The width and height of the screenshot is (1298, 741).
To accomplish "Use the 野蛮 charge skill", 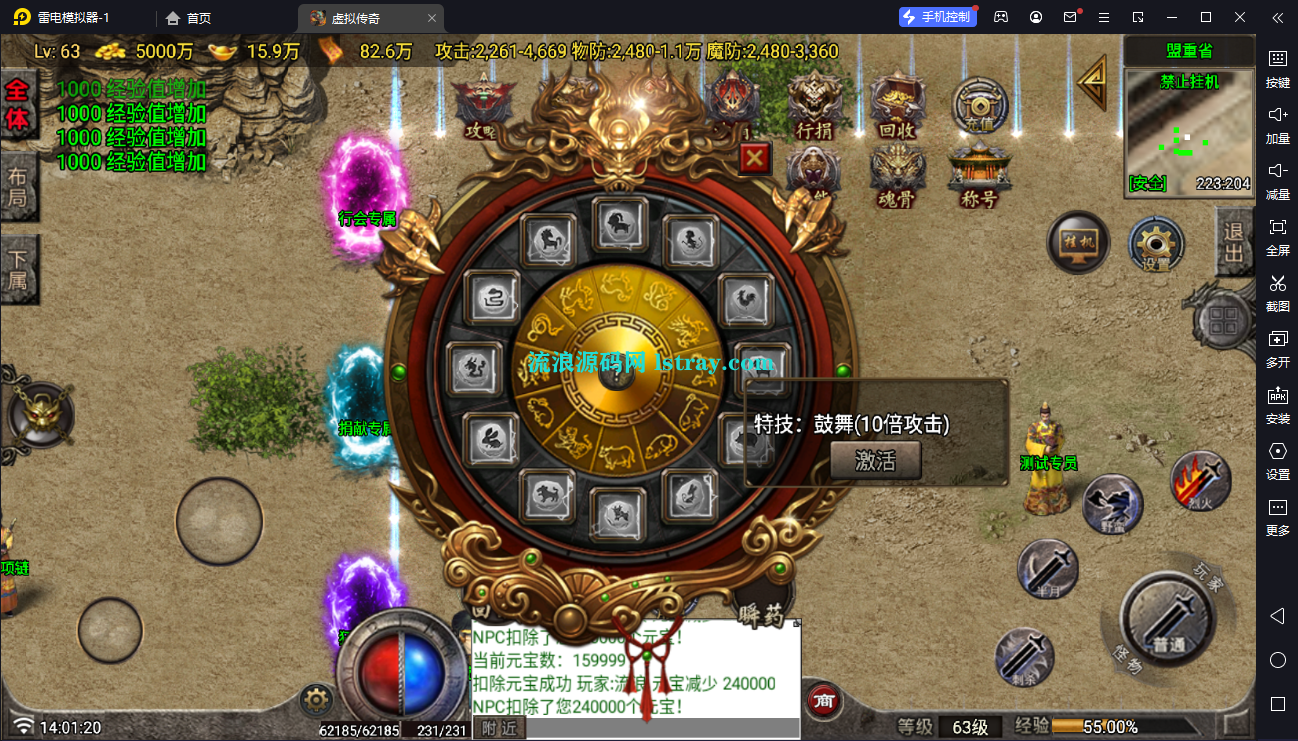I will 1112,505.
